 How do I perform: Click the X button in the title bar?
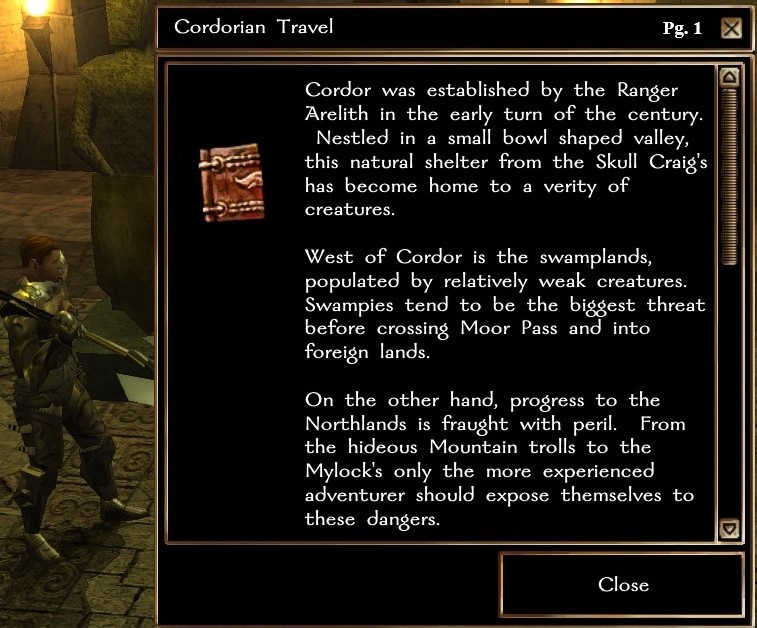[x=731, y=28]
